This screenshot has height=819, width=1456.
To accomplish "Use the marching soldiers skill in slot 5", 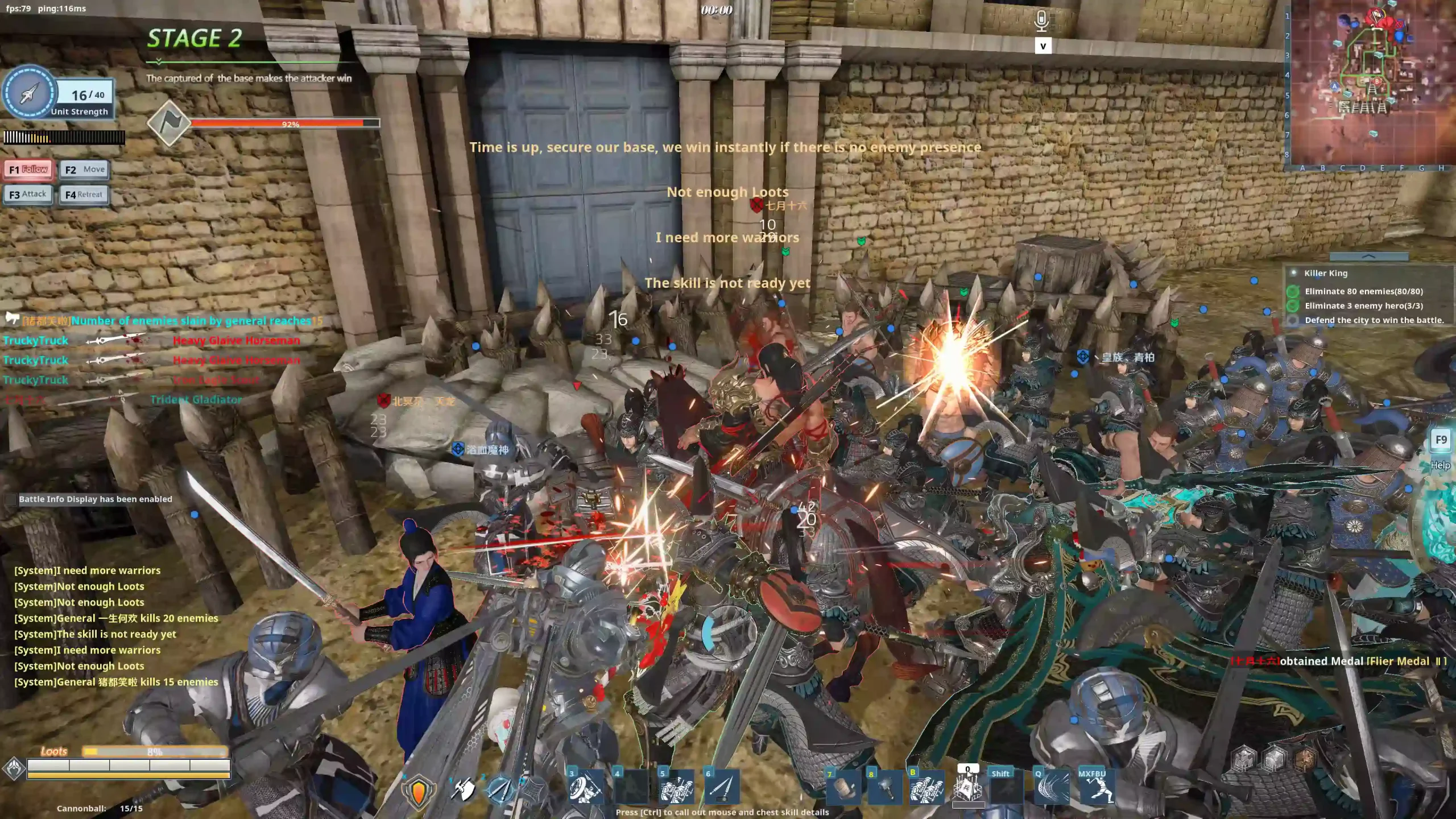I will 676,788.
